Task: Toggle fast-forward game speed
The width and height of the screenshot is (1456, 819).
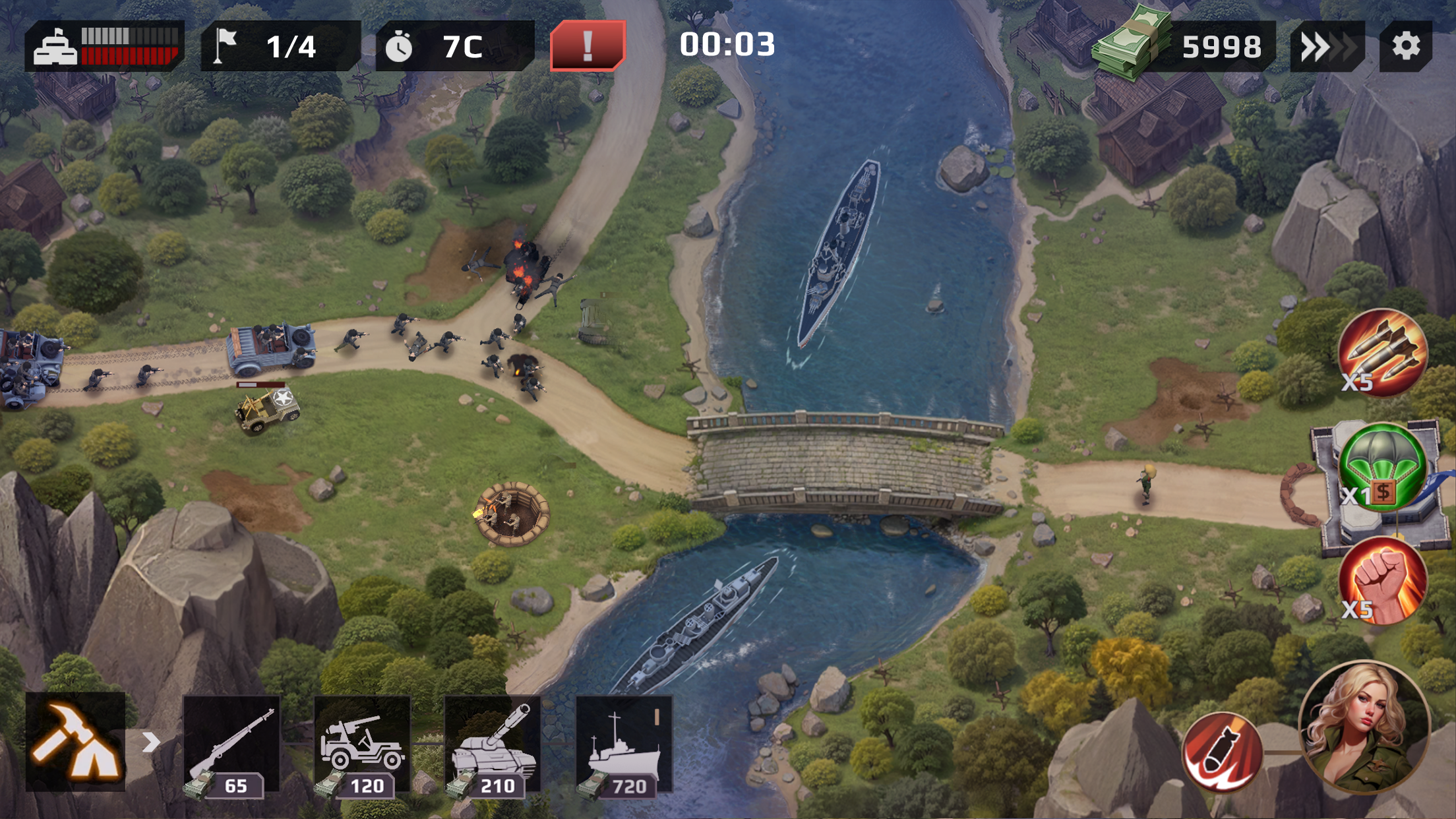Action: click(1329, 46)
